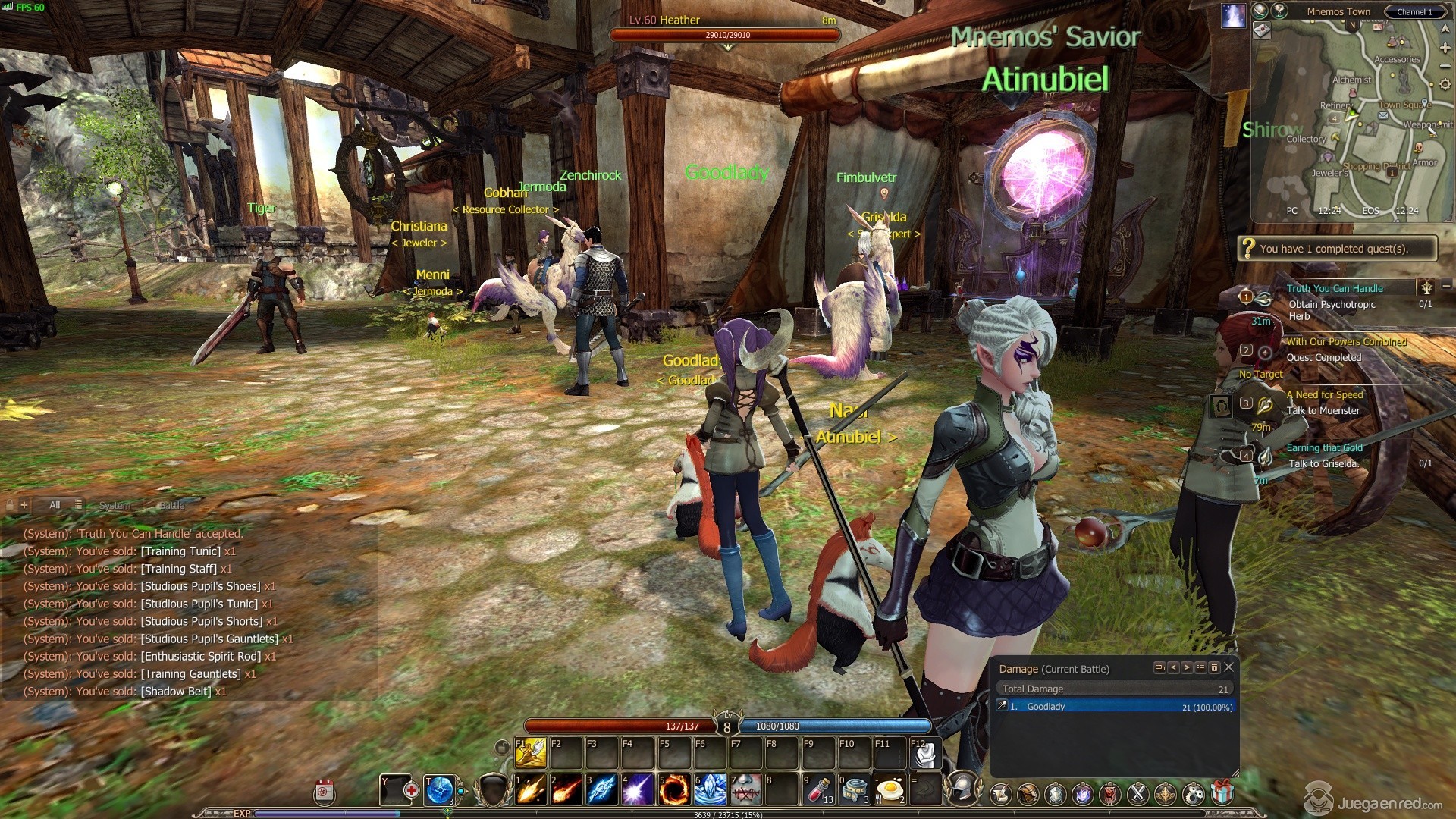Open the crossed swords menu icon
1456x819 pixels.
coord(1137,794)
